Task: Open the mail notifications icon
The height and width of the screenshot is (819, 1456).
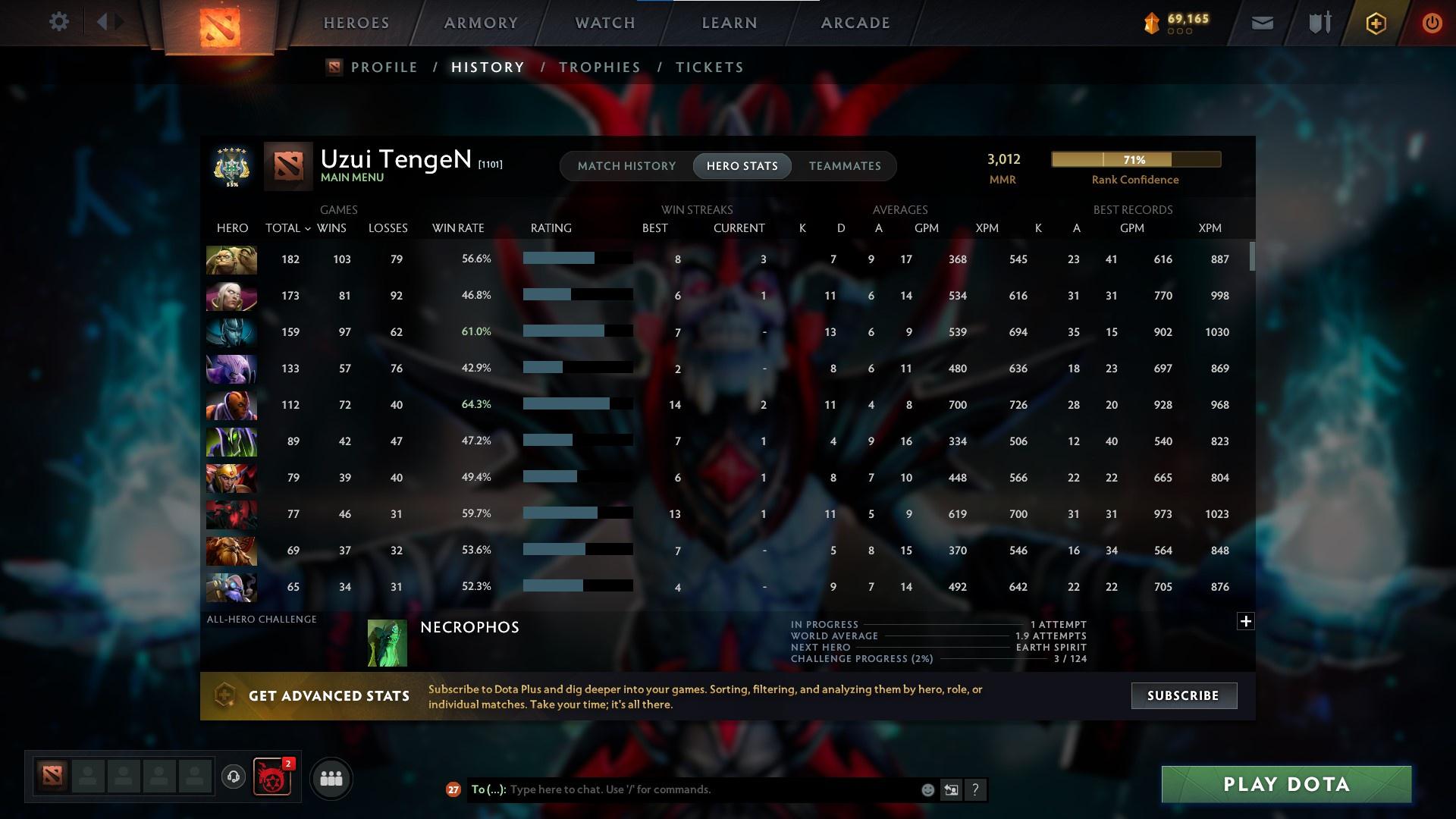Action: click(x=1261, y=23)
